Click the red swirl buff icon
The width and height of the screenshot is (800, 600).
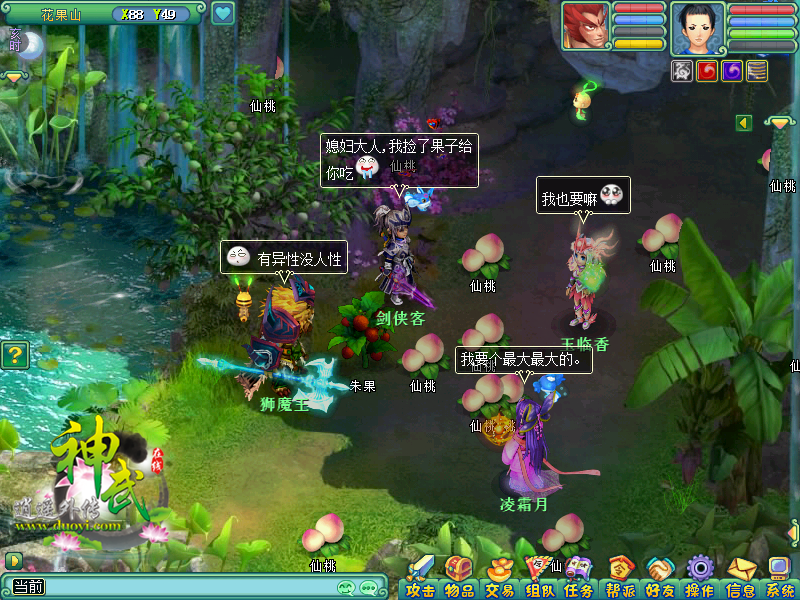tap(707, 71)
